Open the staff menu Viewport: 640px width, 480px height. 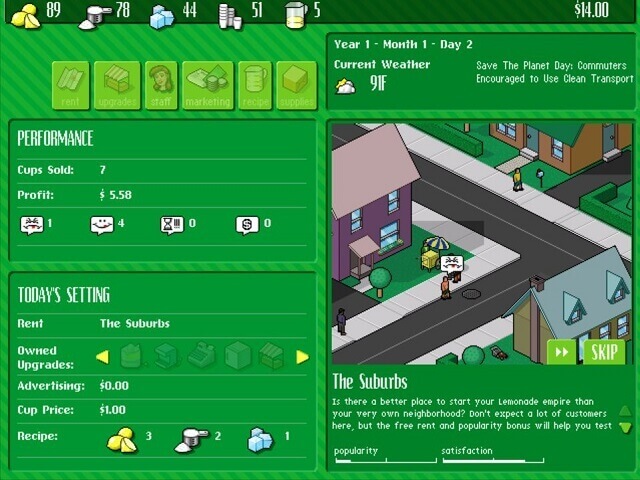coord(161,85)
